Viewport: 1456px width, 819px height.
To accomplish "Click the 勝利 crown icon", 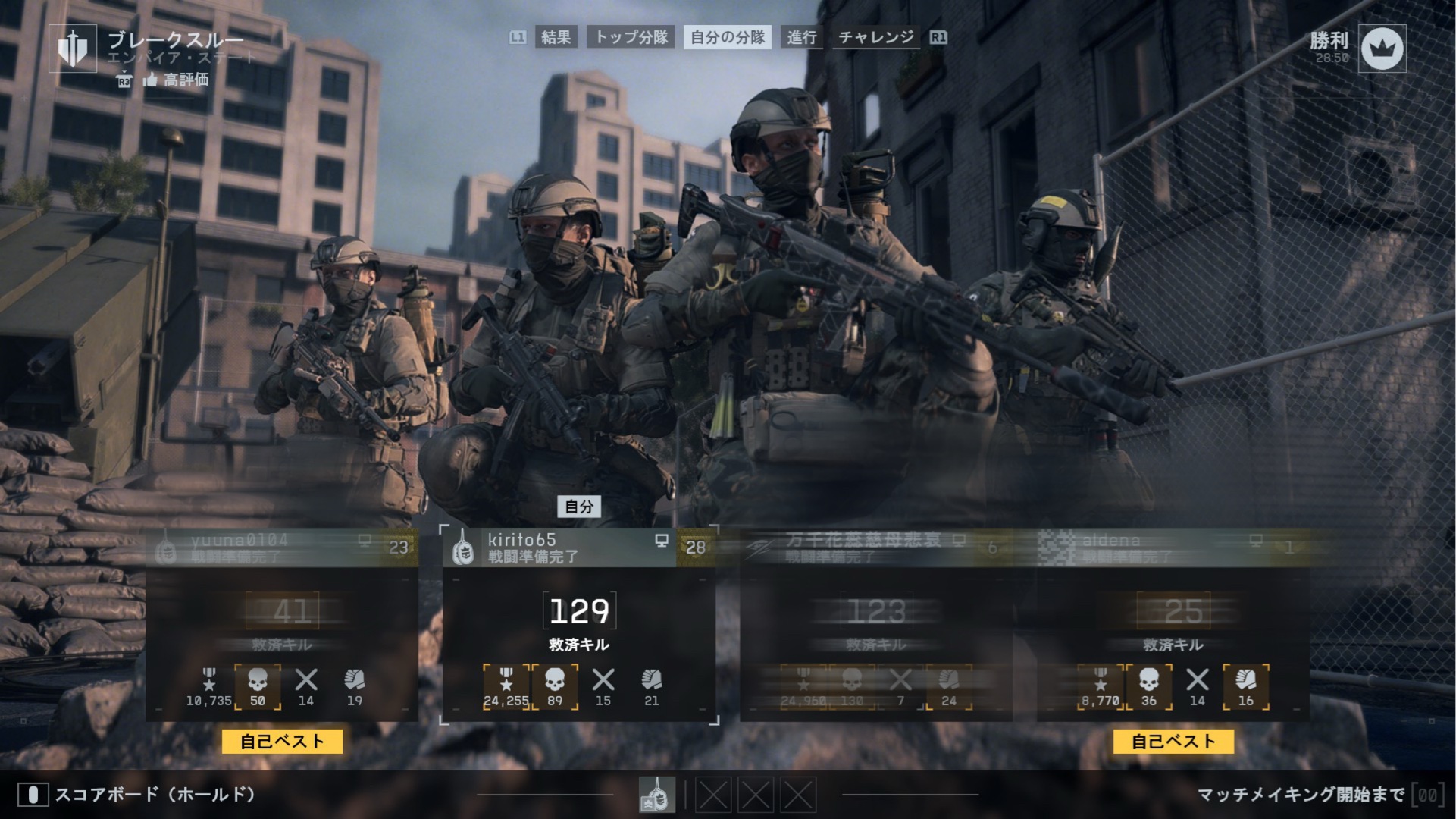I will 1382,49.
